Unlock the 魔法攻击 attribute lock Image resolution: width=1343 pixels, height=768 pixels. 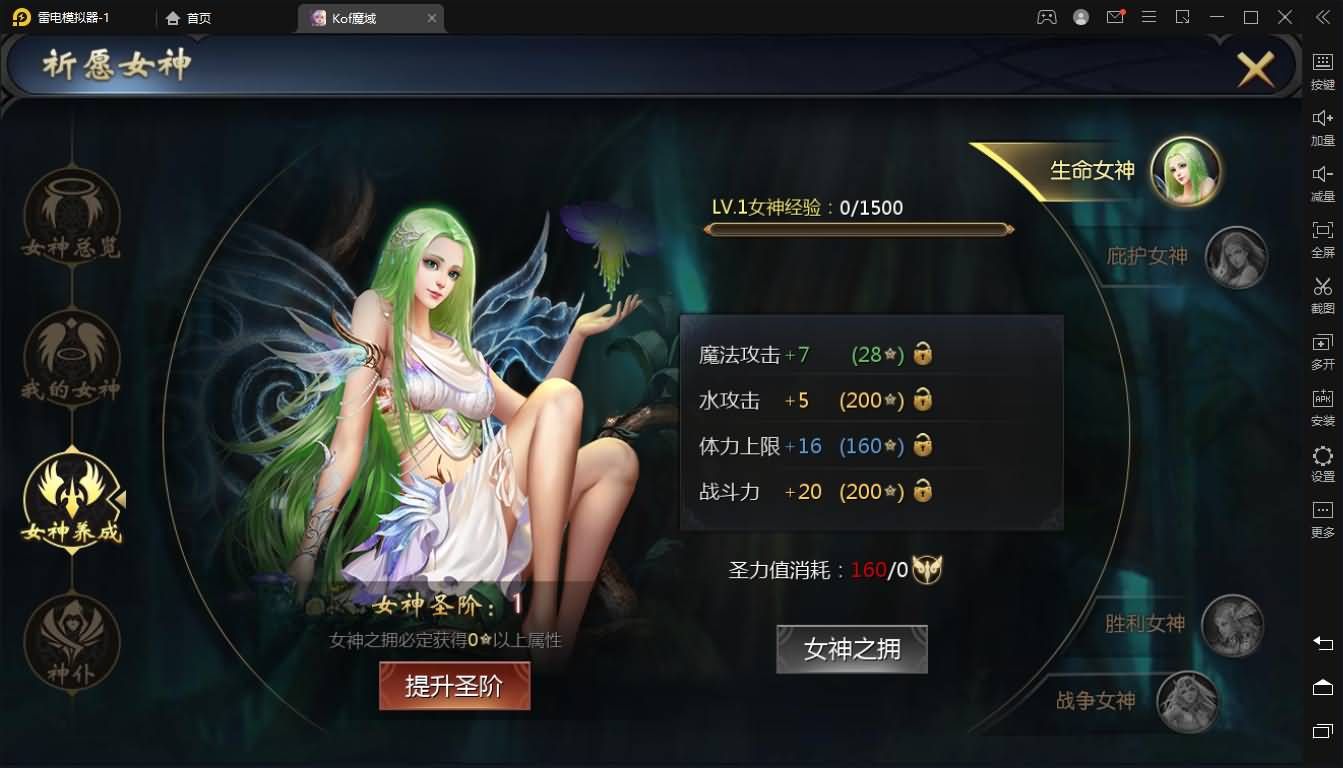click(x=923, y=354)
